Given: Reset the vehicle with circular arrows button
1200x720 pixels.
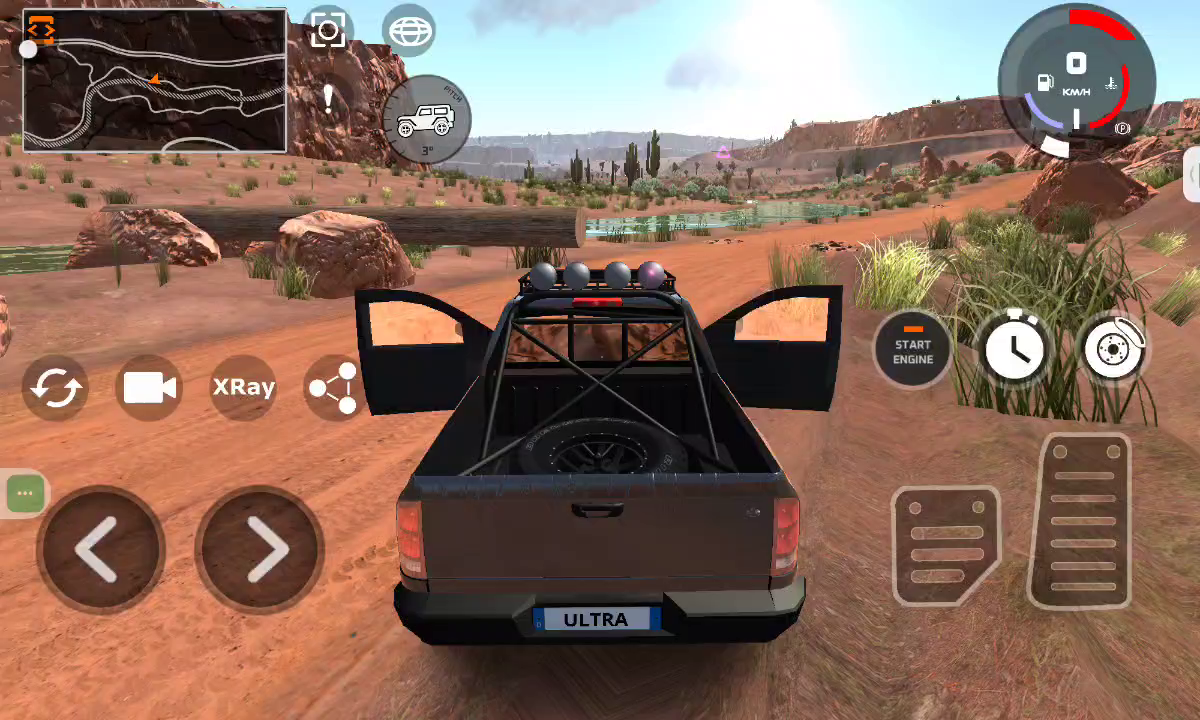Looking at the screenshot, I should pos(55,387).
